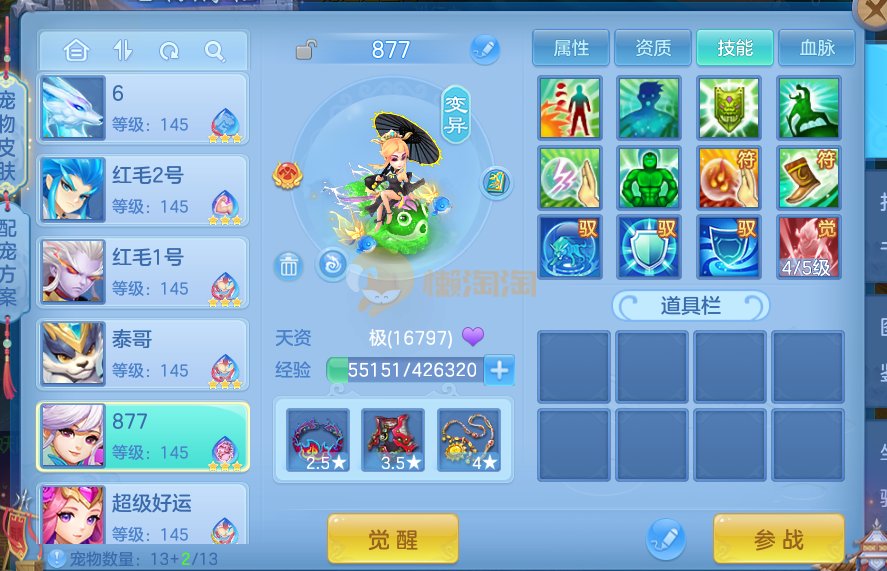
Task: Inspect the 3.5-star red armor equipment
Action: pyautogui.click(x=393, y=440)
